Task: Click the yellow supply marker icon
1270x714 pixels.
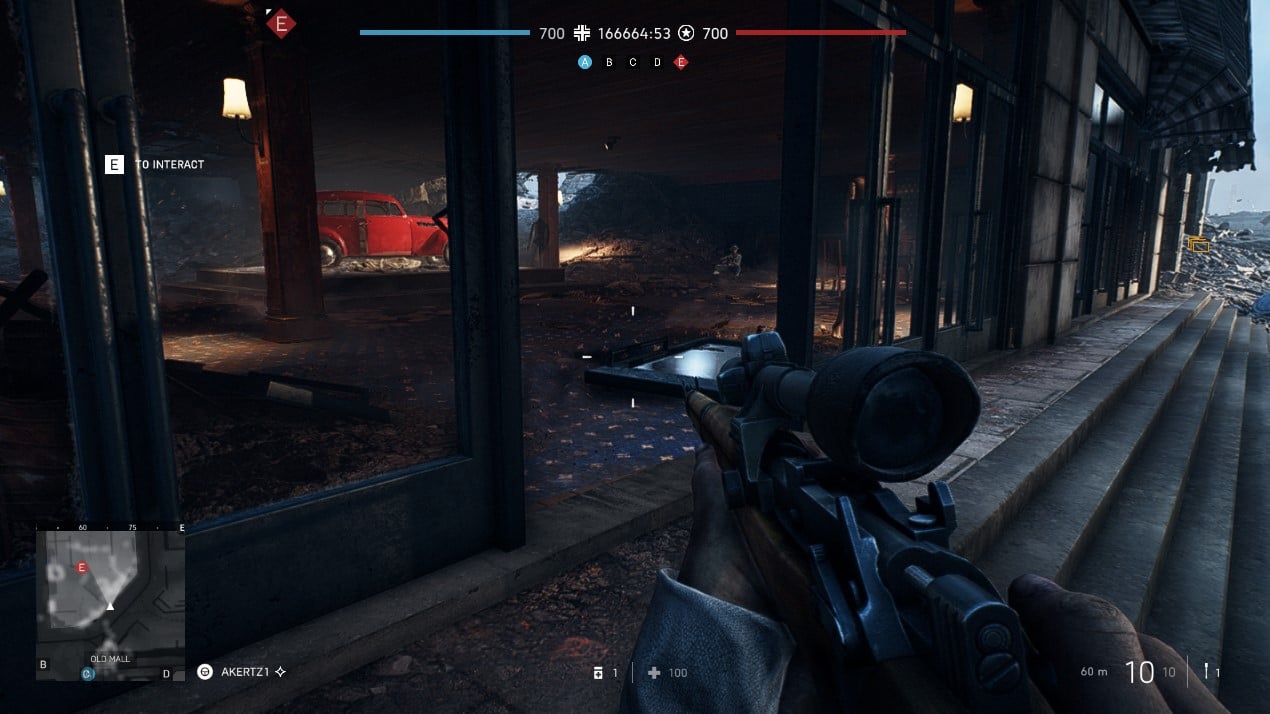Action: point(1198,244)
